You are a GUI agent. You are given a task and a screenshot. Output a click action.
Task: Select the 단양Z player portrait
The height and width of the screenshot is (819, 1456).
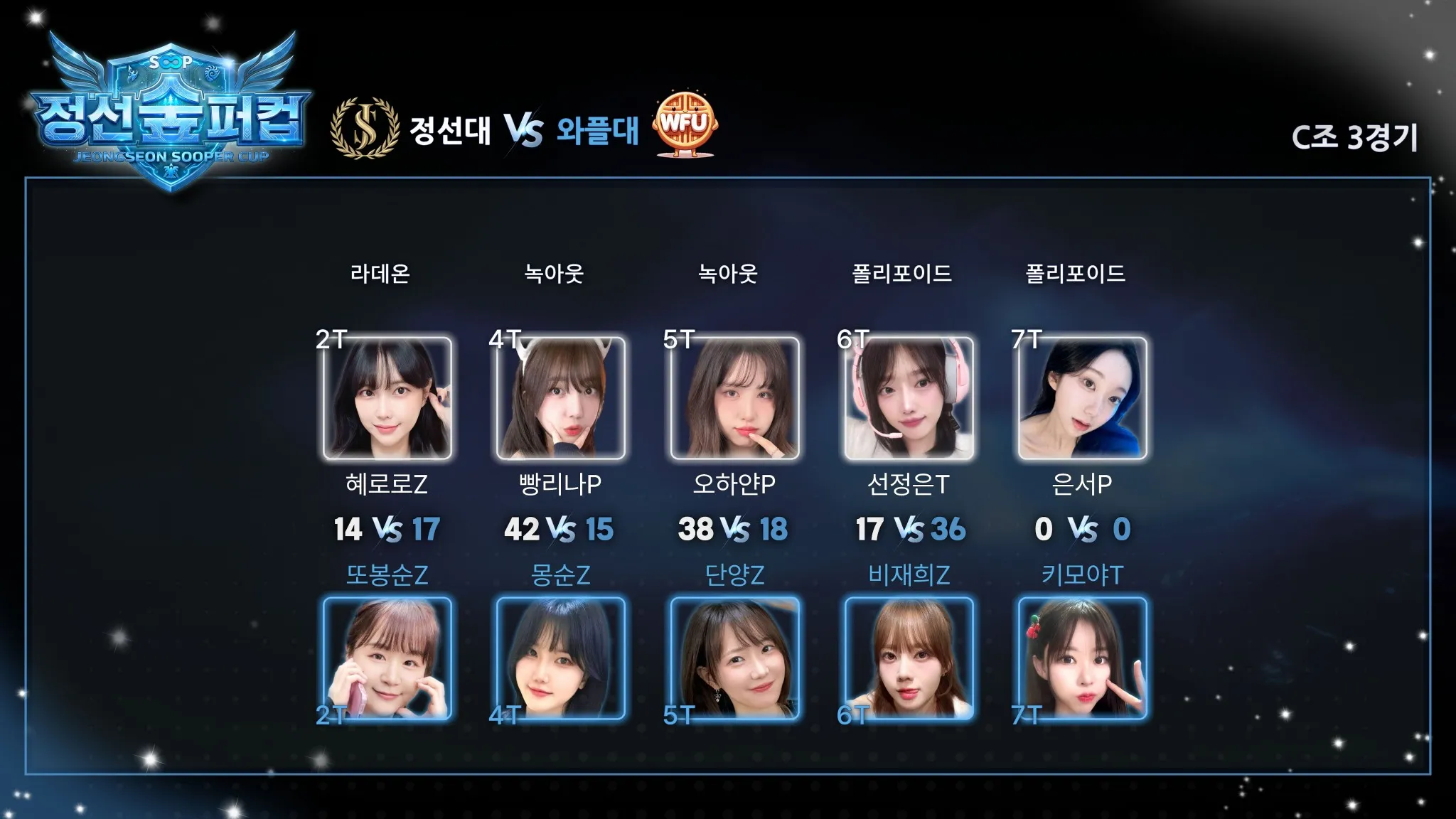point(734,658)
